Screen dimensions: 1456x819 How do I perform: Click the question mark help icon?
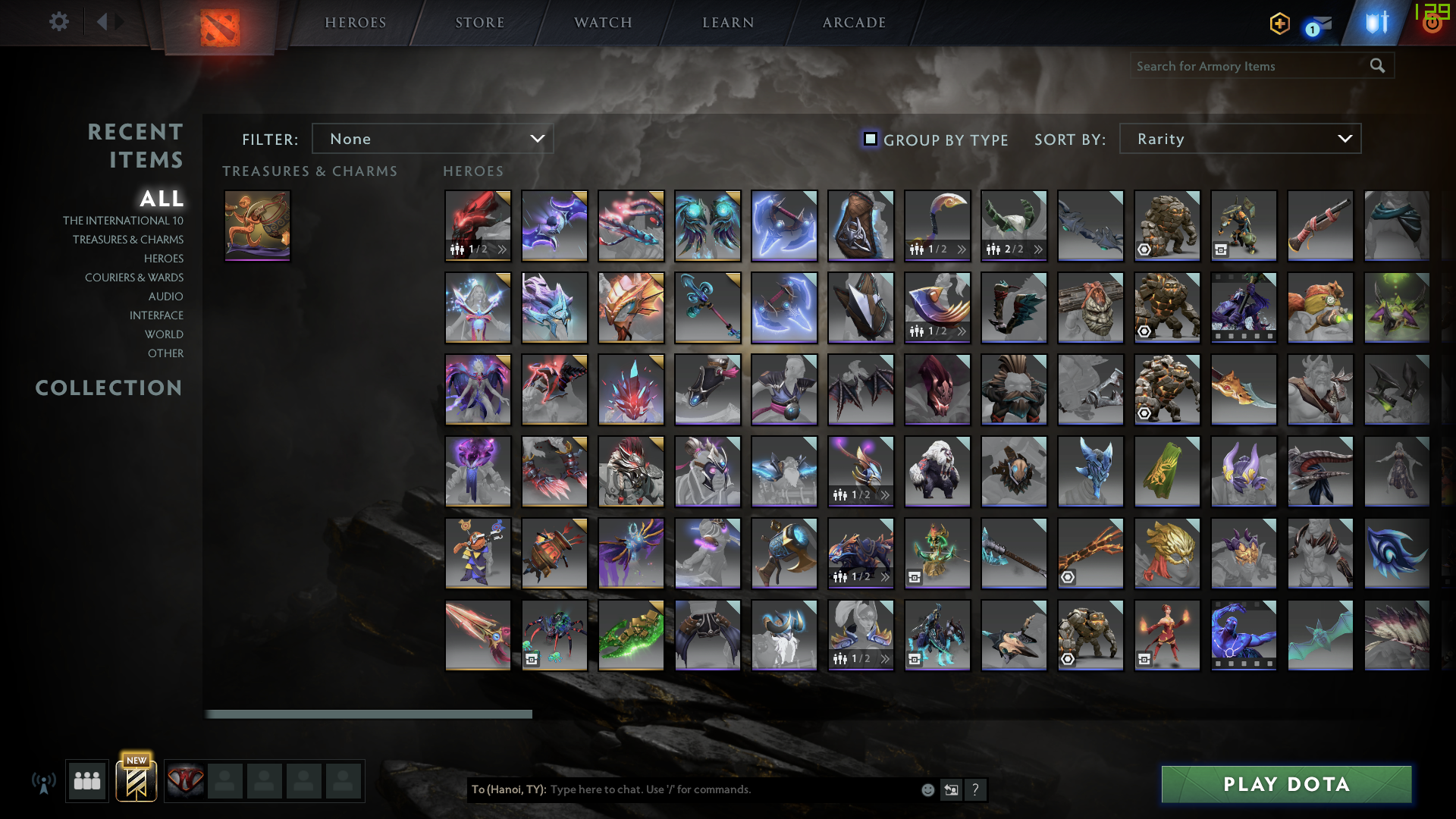976,789
